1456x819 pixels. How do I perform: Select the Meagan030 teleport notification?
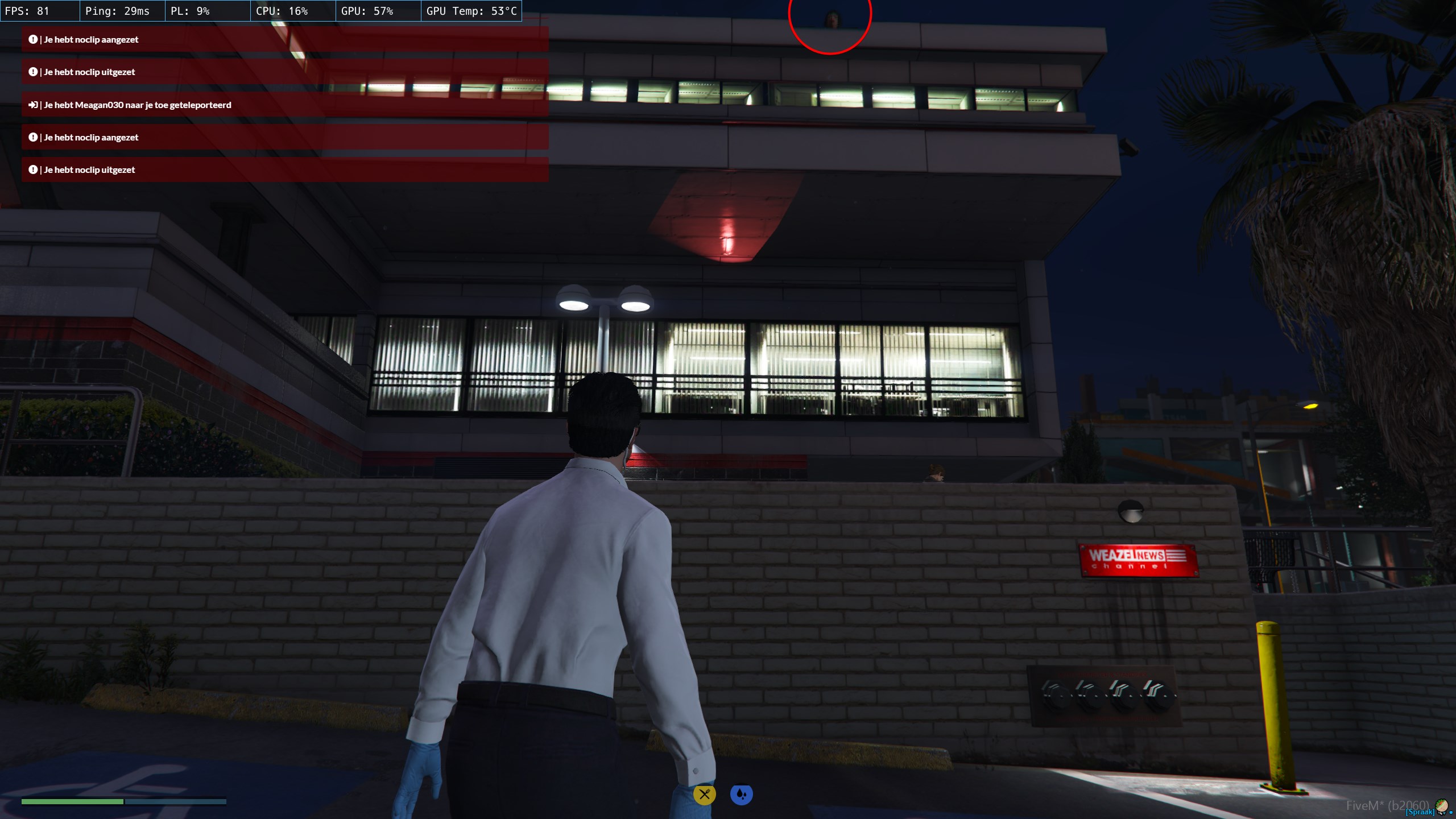[284, 105]
